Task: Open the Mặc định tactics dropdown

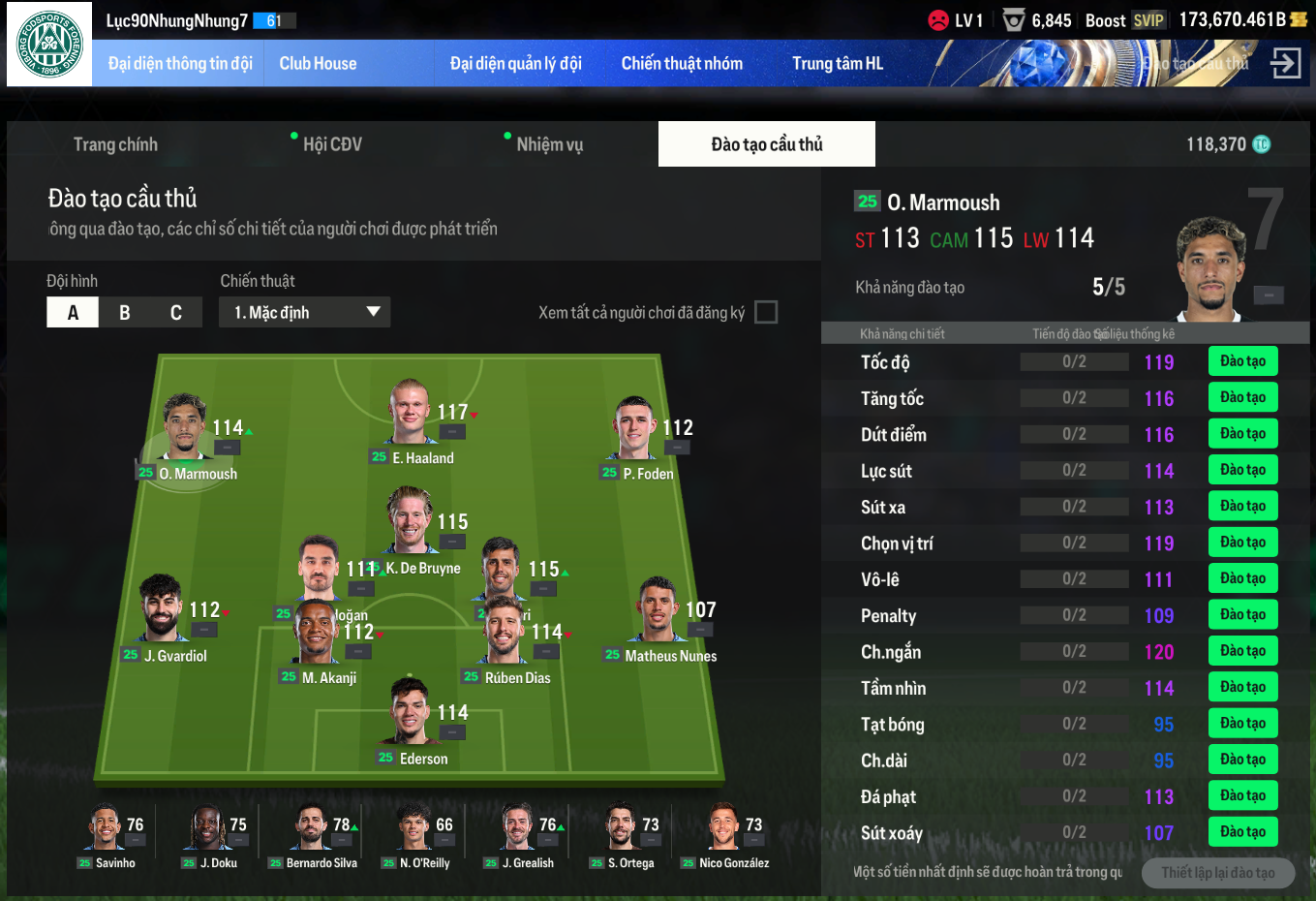Action: [x=305, y=312]
